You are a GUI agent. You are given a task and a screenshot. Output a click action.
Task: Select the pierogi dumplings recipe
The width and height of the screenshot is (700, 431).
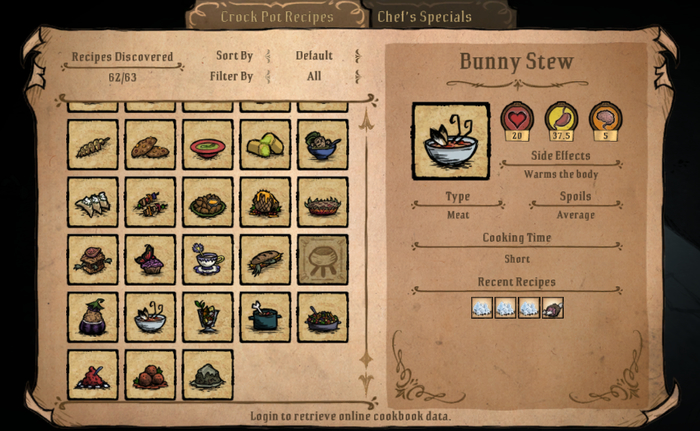[x=92, y=203]
